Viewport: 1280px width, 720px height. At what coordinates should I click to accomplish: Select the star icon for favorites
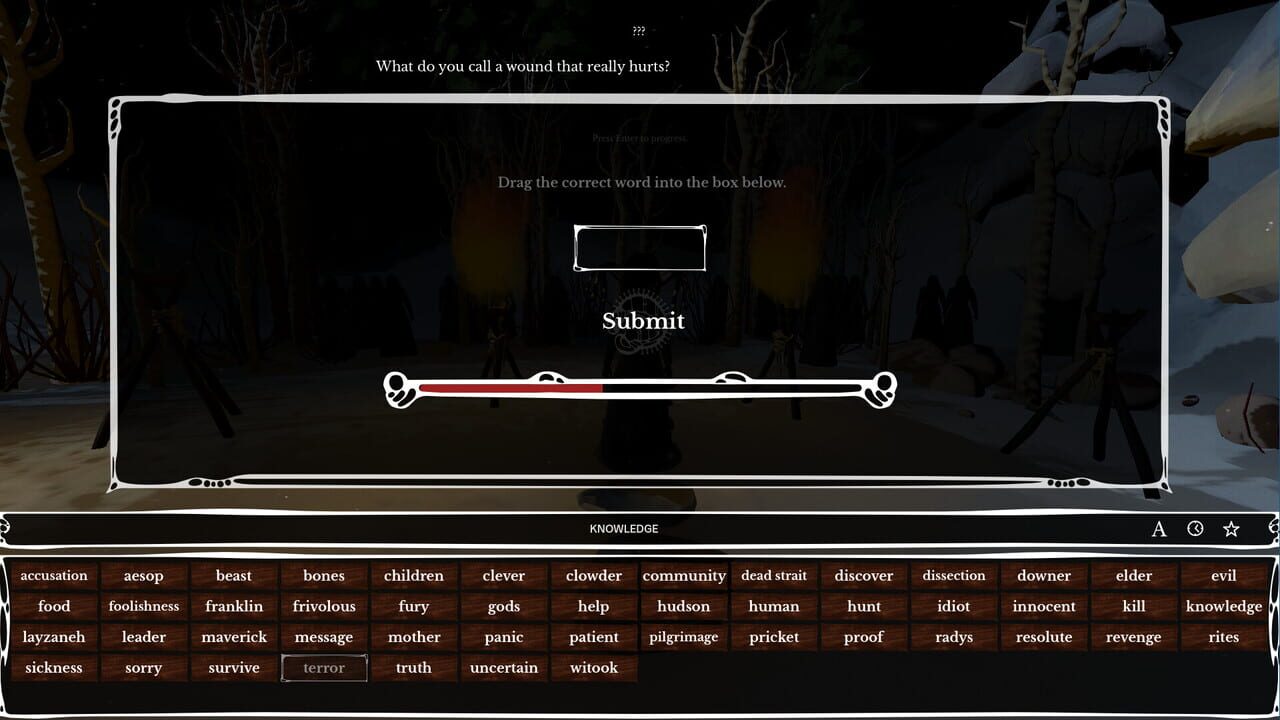click(1233, 528)
